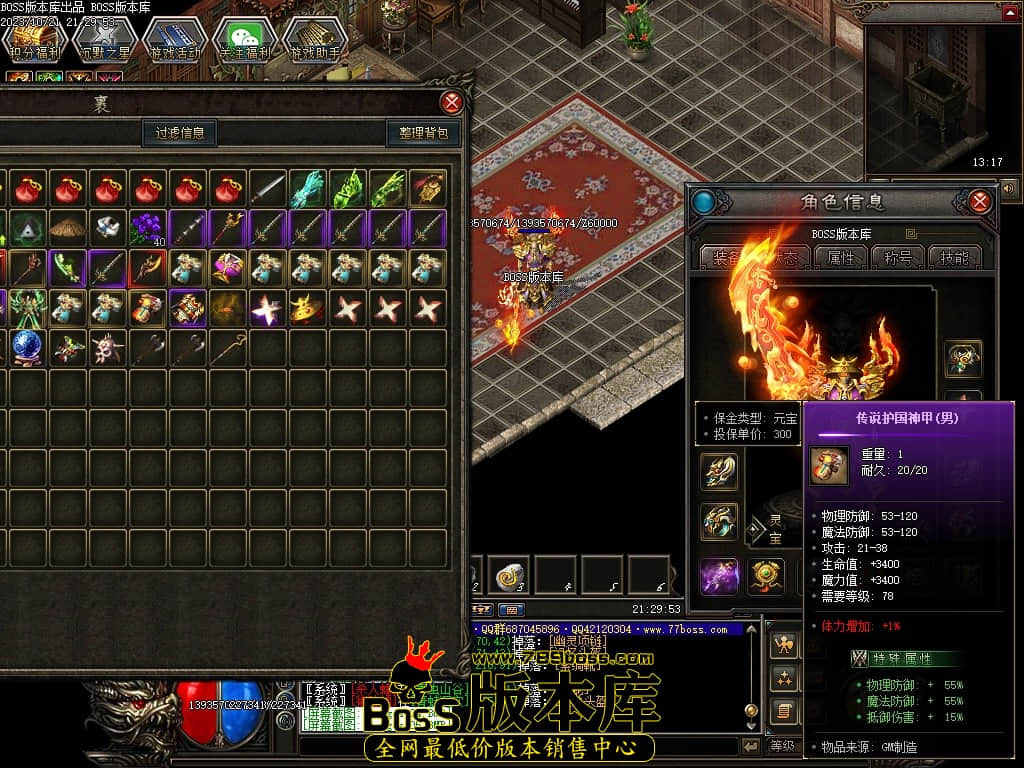Viewport: 1024px width, 768px height.
Task: Use the scroll in hotbar slot 3
Action: [512, 576]
